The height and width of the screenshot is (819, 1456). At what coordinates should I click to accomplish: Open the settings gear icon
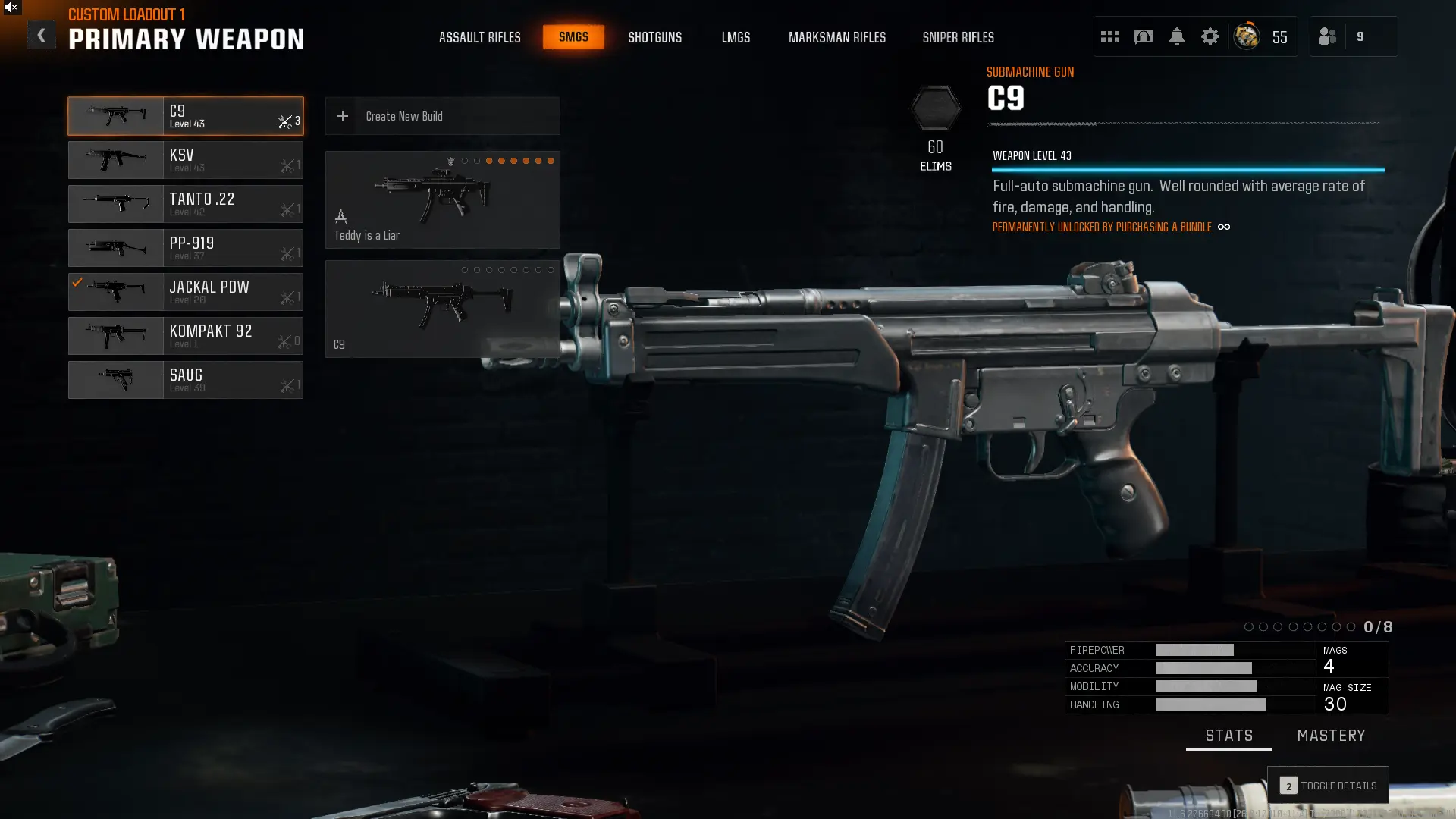point(1210,36)
